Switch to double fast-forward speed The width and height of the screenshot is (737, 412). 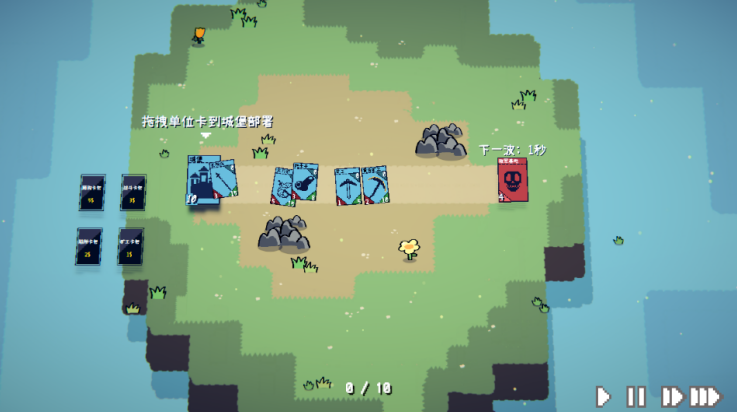[x=671, y=396]
